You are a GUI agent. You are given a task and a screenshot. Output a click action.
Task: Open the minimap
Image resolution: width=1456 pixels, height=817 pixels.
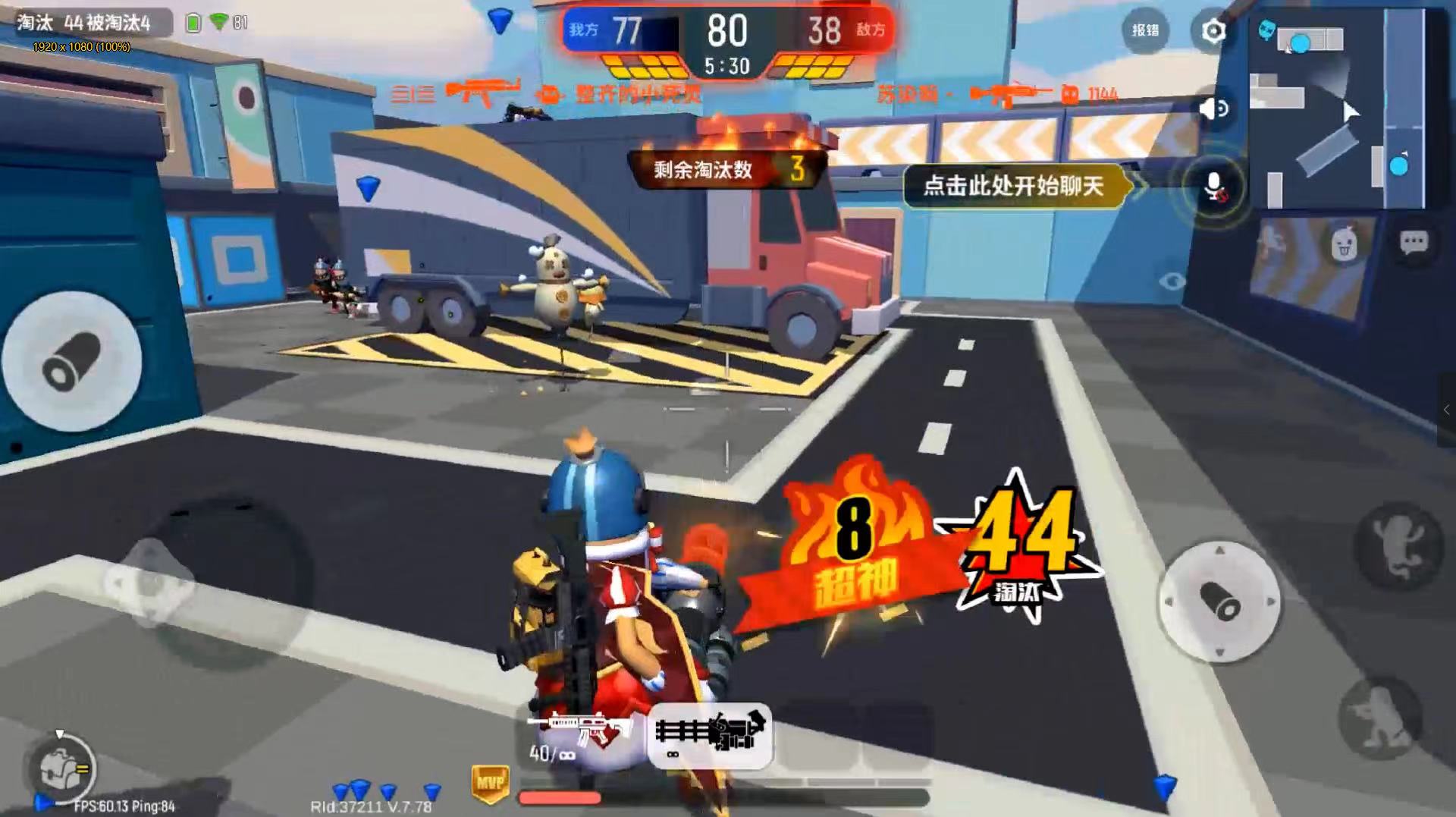tap(1336, 110)
